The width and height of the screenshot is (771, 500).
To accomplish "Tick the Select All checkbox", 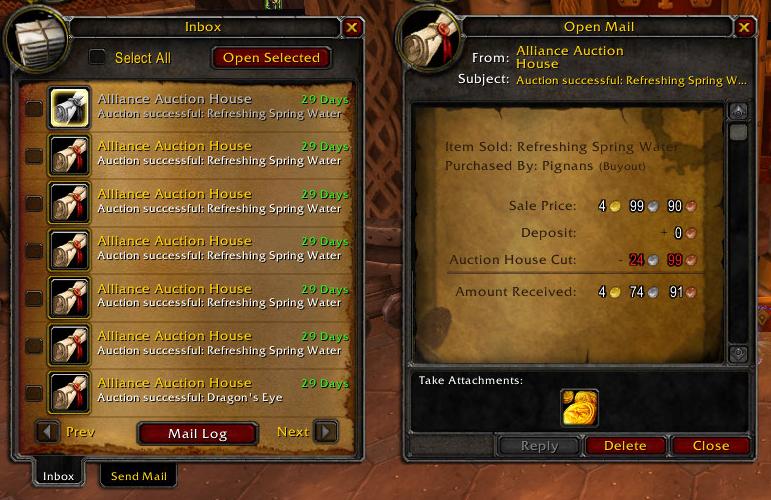I will click(x=97, y=58).
